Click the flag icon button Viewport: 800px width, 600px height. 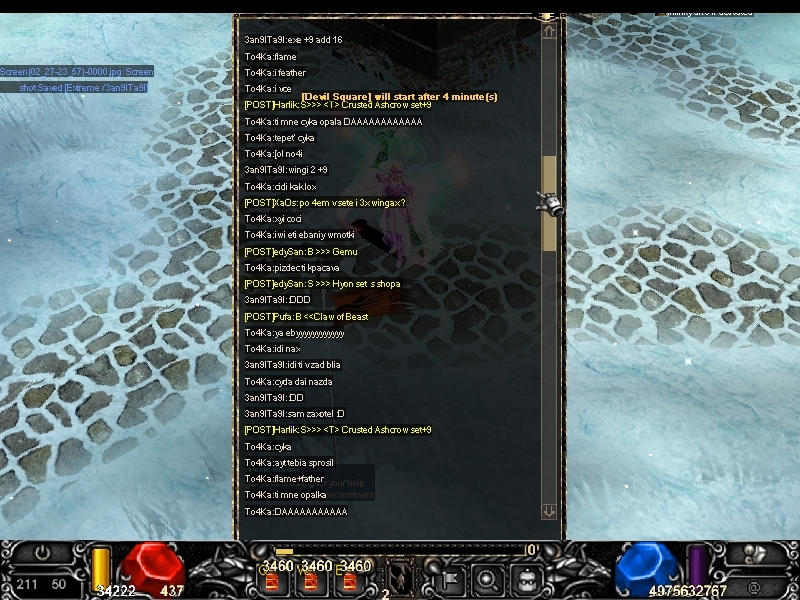(449, 578)
